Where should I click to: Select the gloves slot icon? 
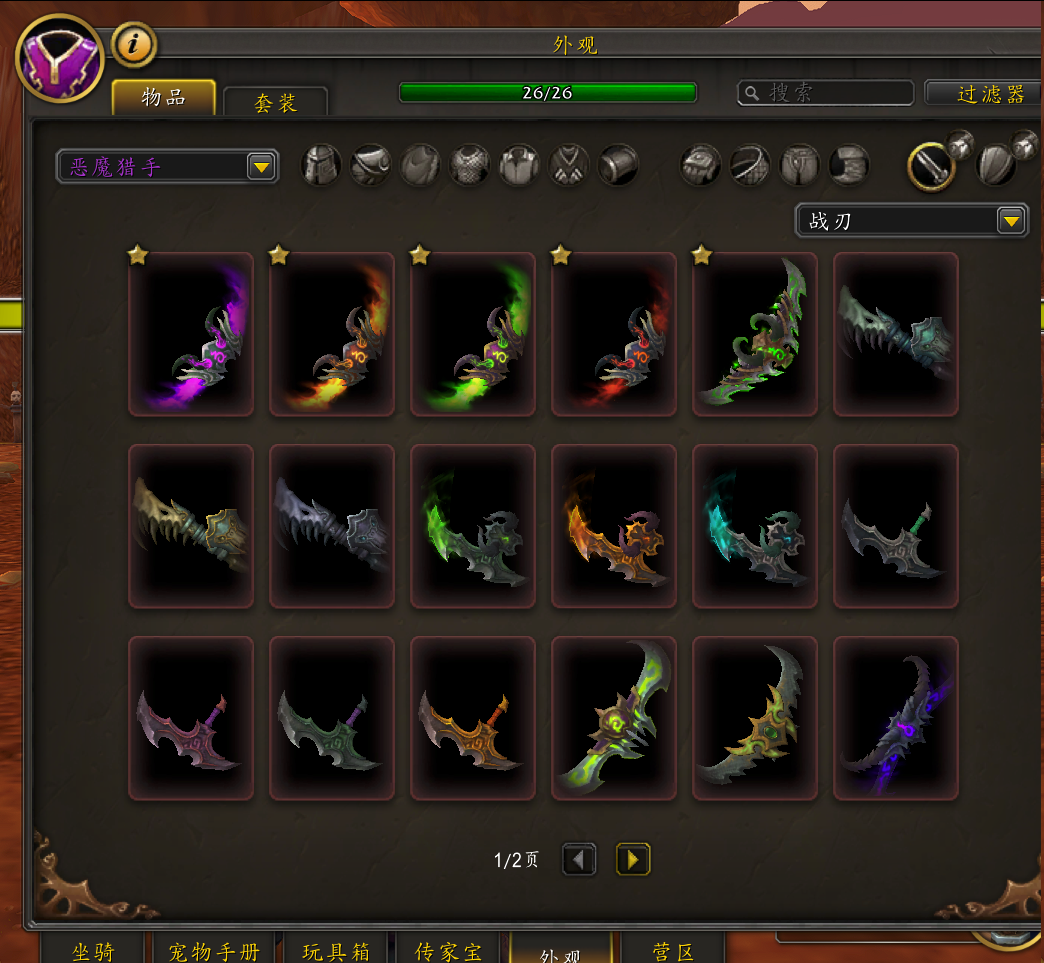(x=700, y=164)
